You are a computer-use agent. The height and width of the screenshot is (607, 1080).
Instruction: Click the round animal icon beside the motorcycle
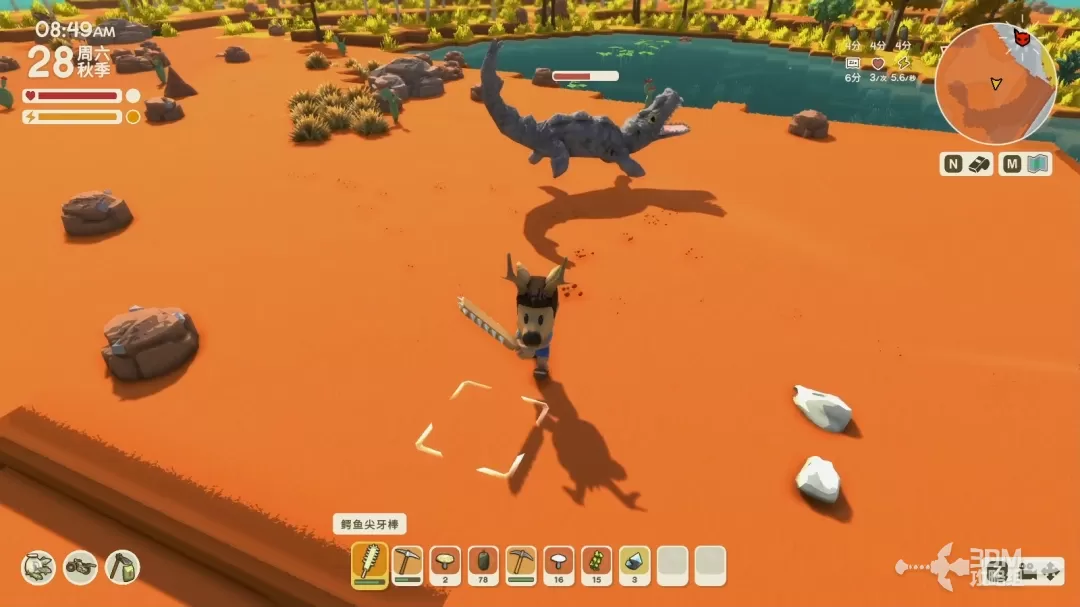click(x=38, y=567)
